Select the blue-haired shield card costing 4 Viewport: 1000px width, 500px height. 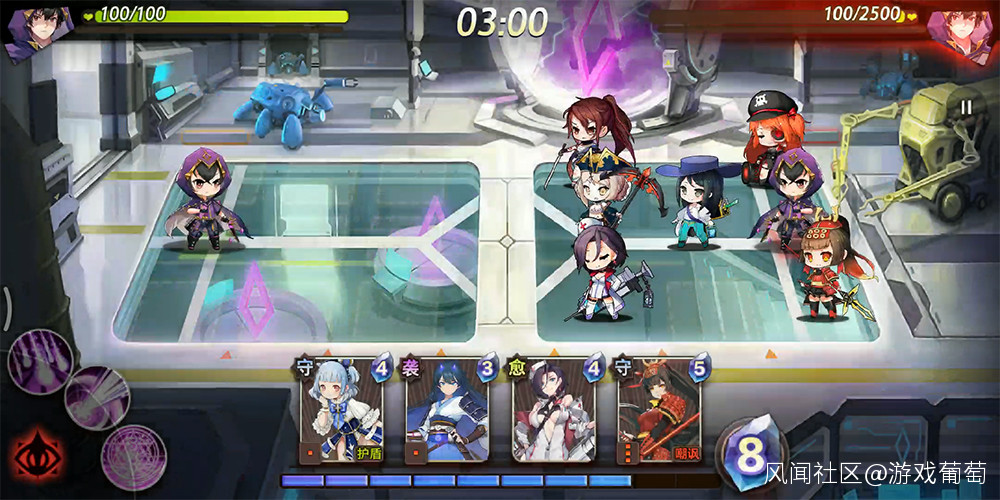click(x=343, y=409)
